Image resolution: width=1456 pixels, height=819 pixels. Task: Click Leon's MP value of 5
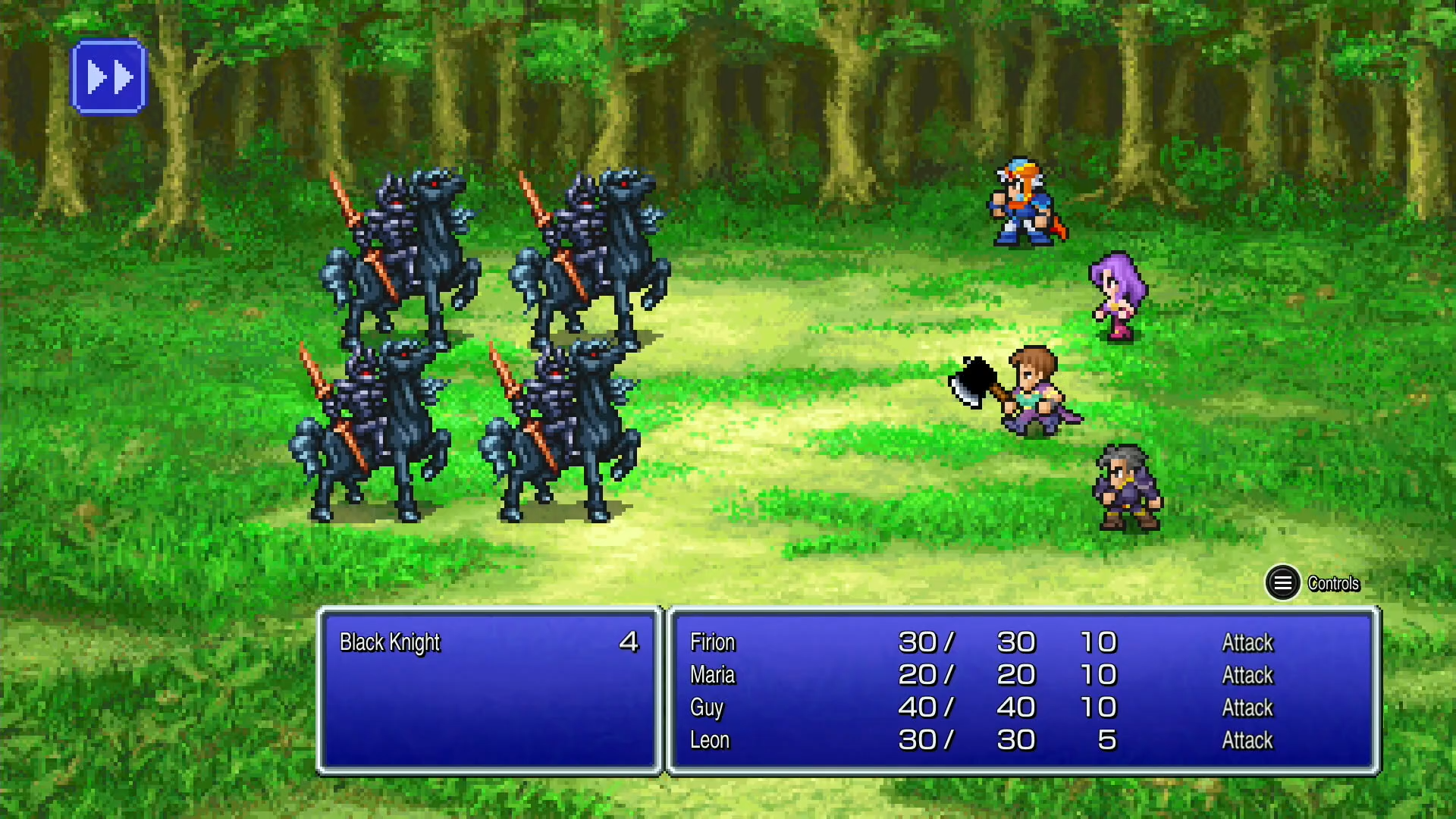tap(1106, 740)
